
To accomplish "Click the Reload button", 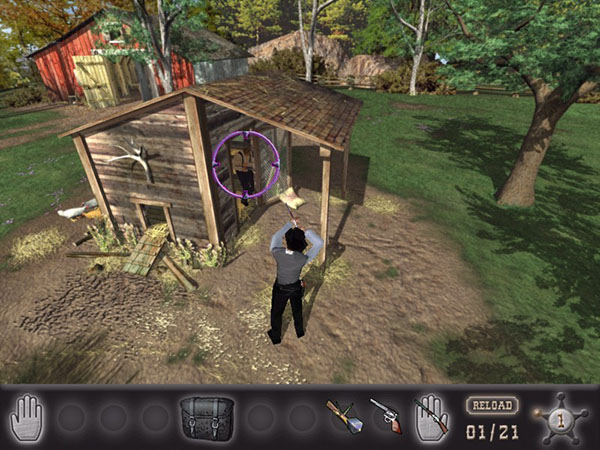I will click(490, 406).
